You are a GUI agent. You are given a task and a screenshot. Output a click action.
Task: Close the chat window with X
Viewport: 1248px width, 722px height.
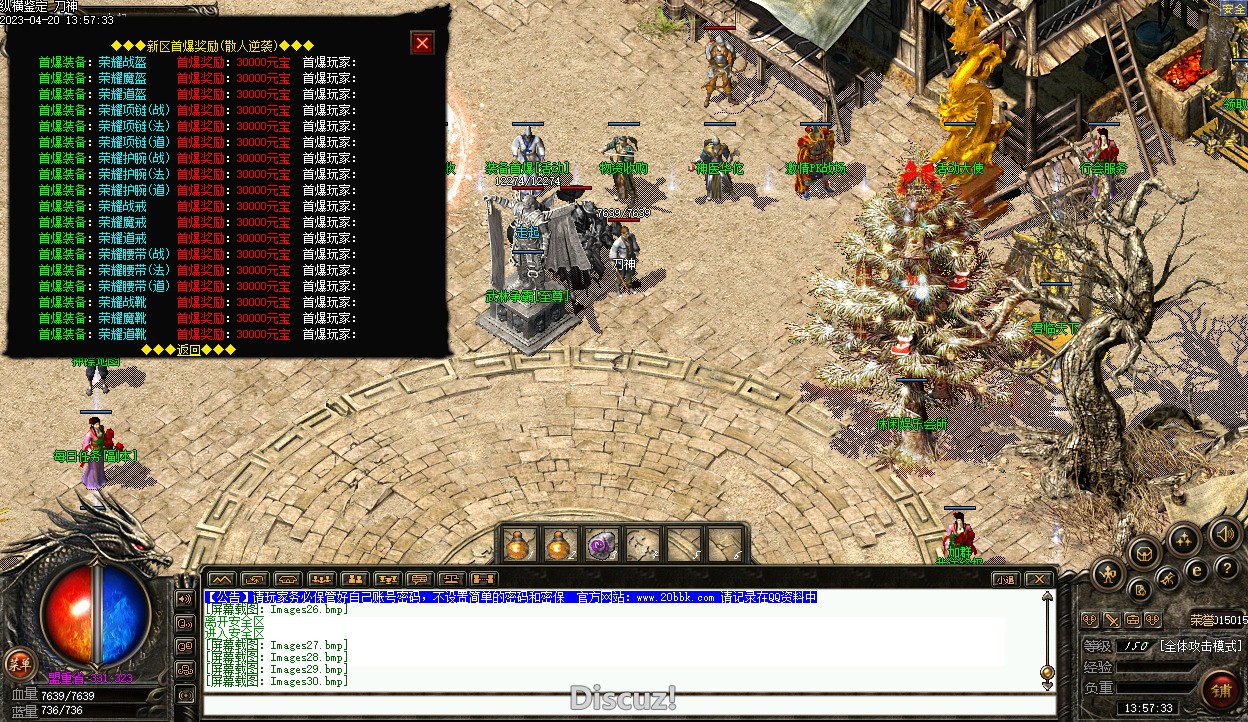[x=1039, y=579]
